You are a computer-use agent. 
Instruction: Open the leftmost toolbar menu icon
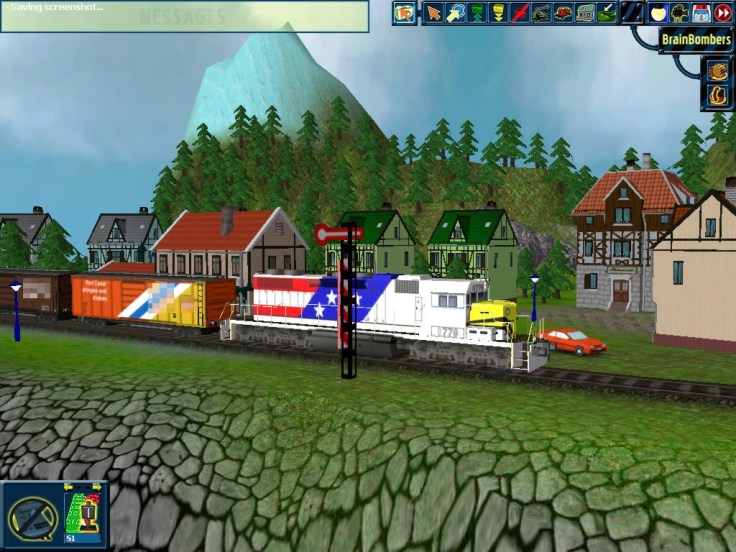(404, 12)
